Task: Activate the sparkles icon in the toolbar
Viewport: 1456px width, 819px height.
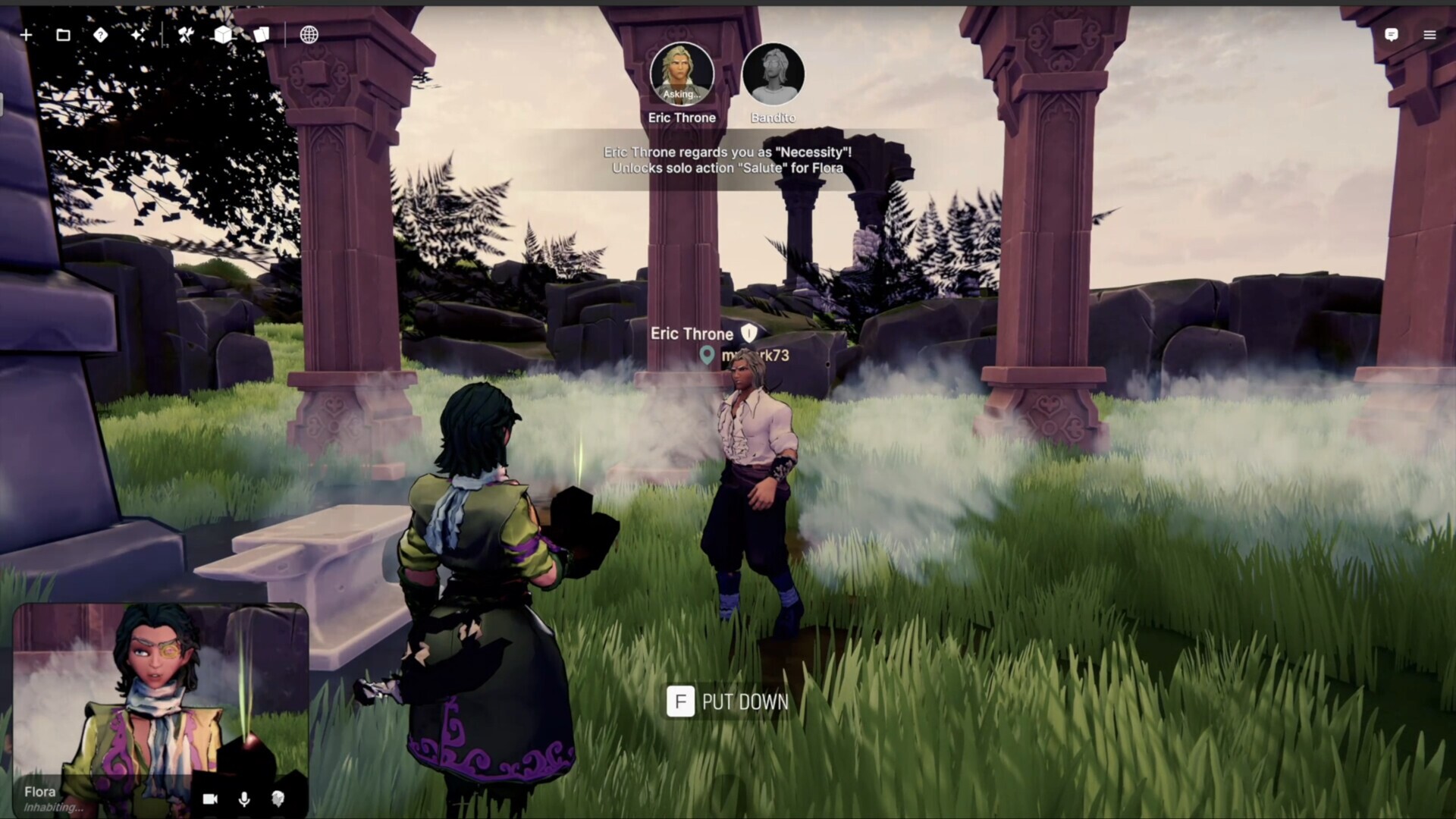Action: 137,35
